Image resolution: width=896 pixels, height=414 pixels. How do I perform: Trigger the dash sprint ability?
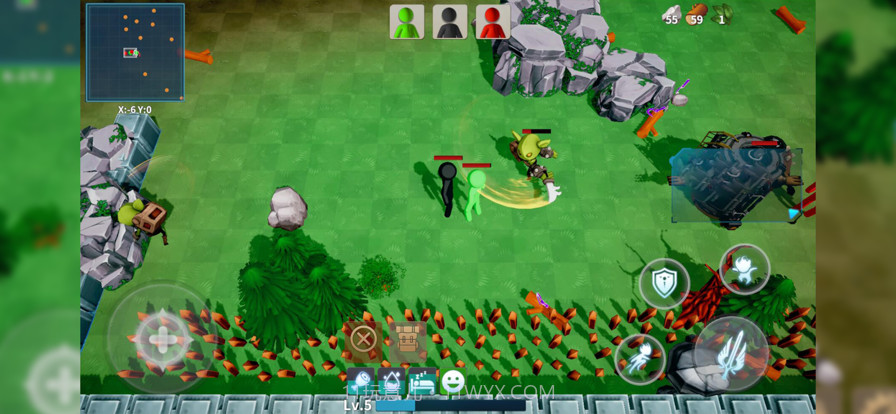[640, 358]
